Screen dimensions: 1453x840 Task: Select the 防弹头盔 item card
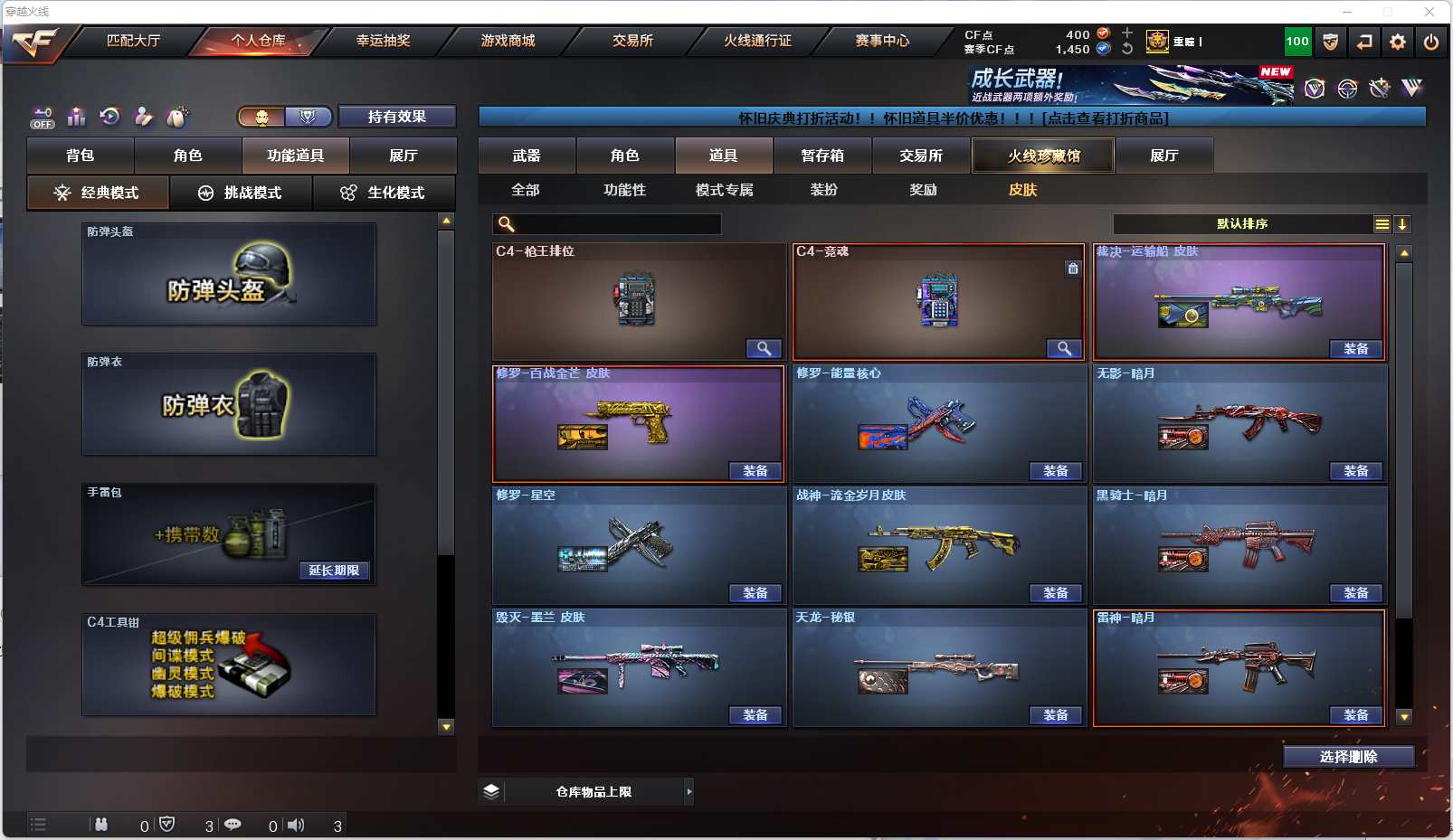click(x=229, y=274)
